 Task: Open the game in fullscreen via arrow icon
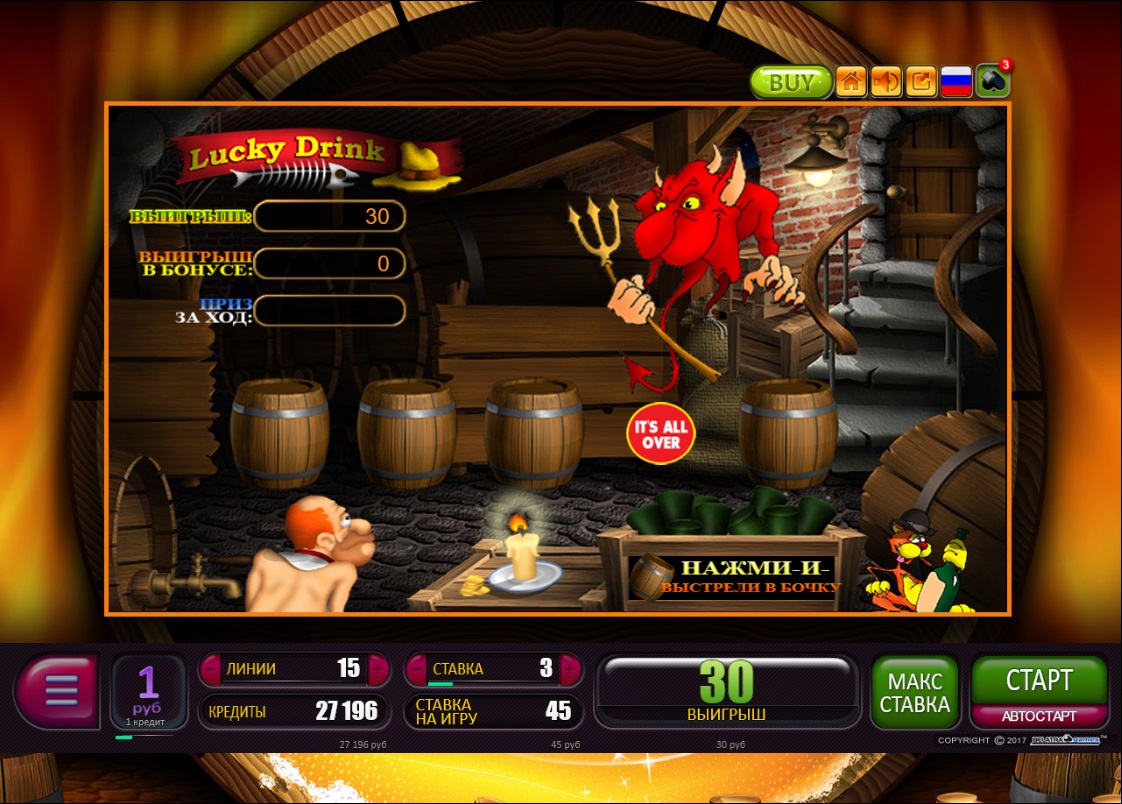tap(921, 82)
